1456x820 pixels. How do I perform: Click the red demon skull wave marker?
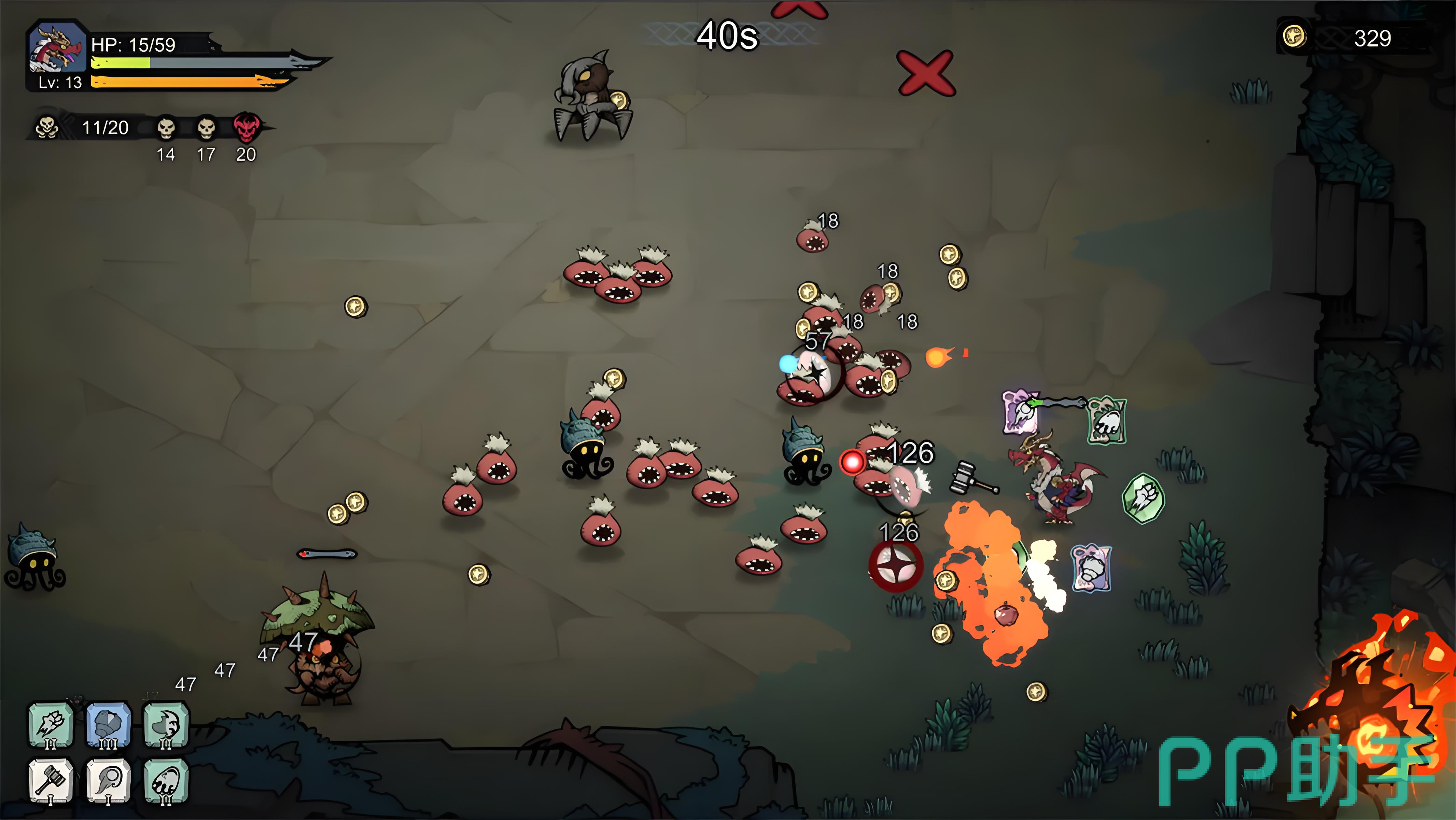(x=247, y=127)
